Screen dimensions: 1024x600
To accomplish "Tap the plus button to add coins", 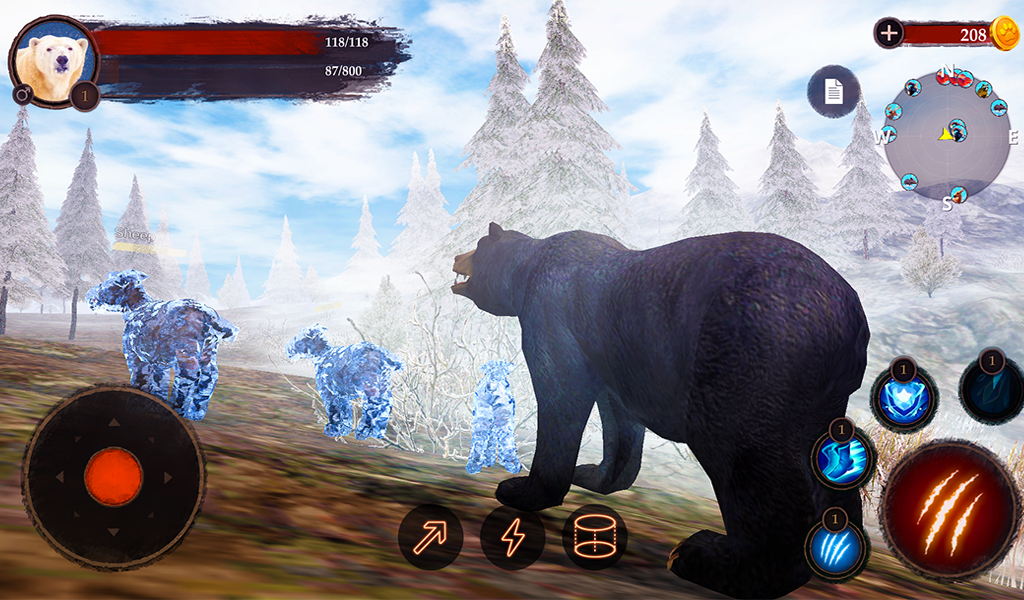I will coord(889,33).
